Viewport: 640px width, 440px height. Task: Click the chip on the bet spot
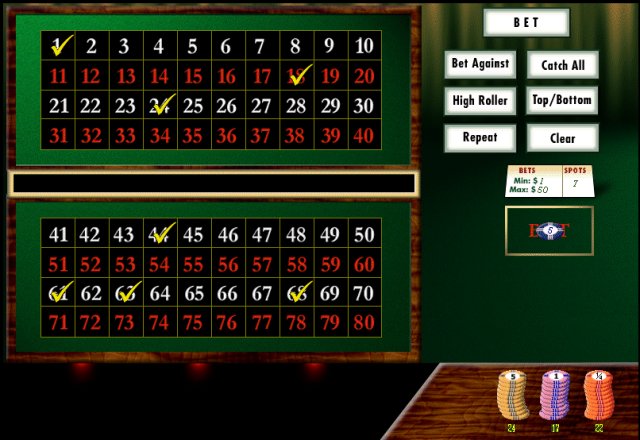pyautogui.click(x=549, y=231)
